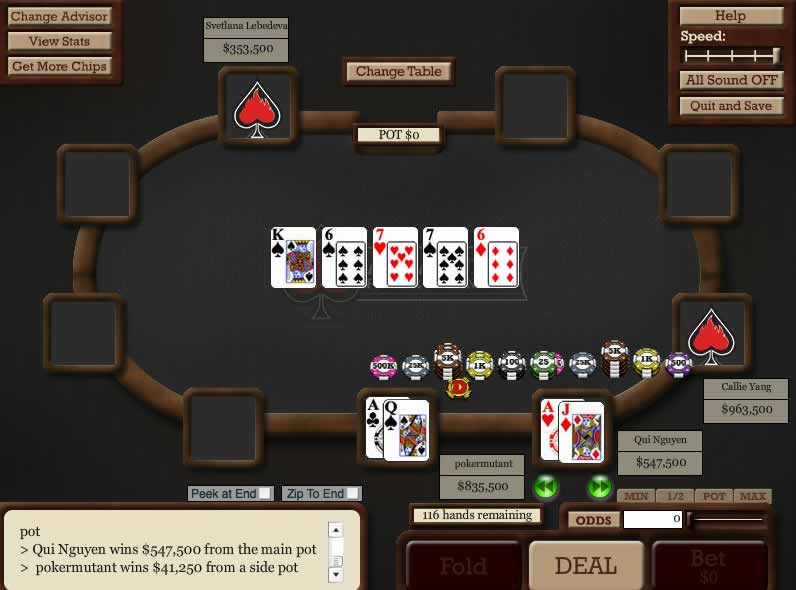
Task: Set the bet to MIN
Action: [635, 496]
